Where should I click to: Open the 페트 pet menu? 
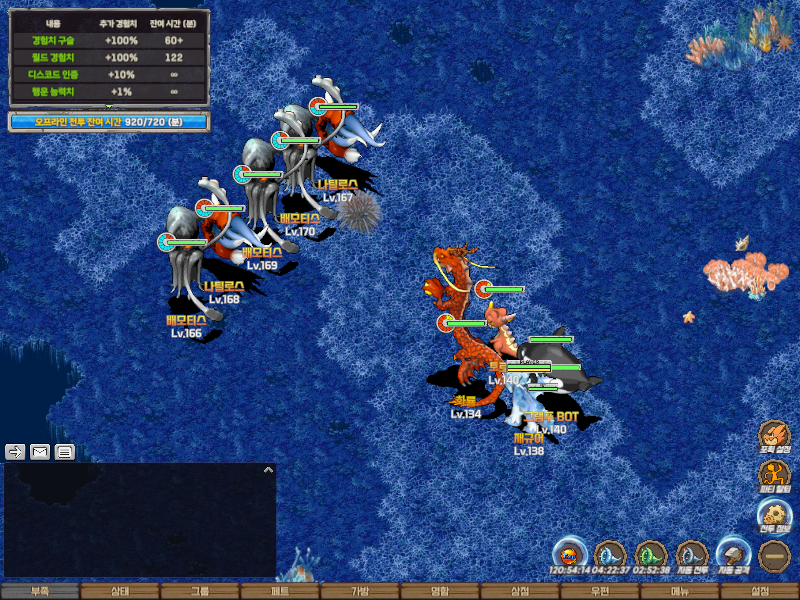(280, 591)
